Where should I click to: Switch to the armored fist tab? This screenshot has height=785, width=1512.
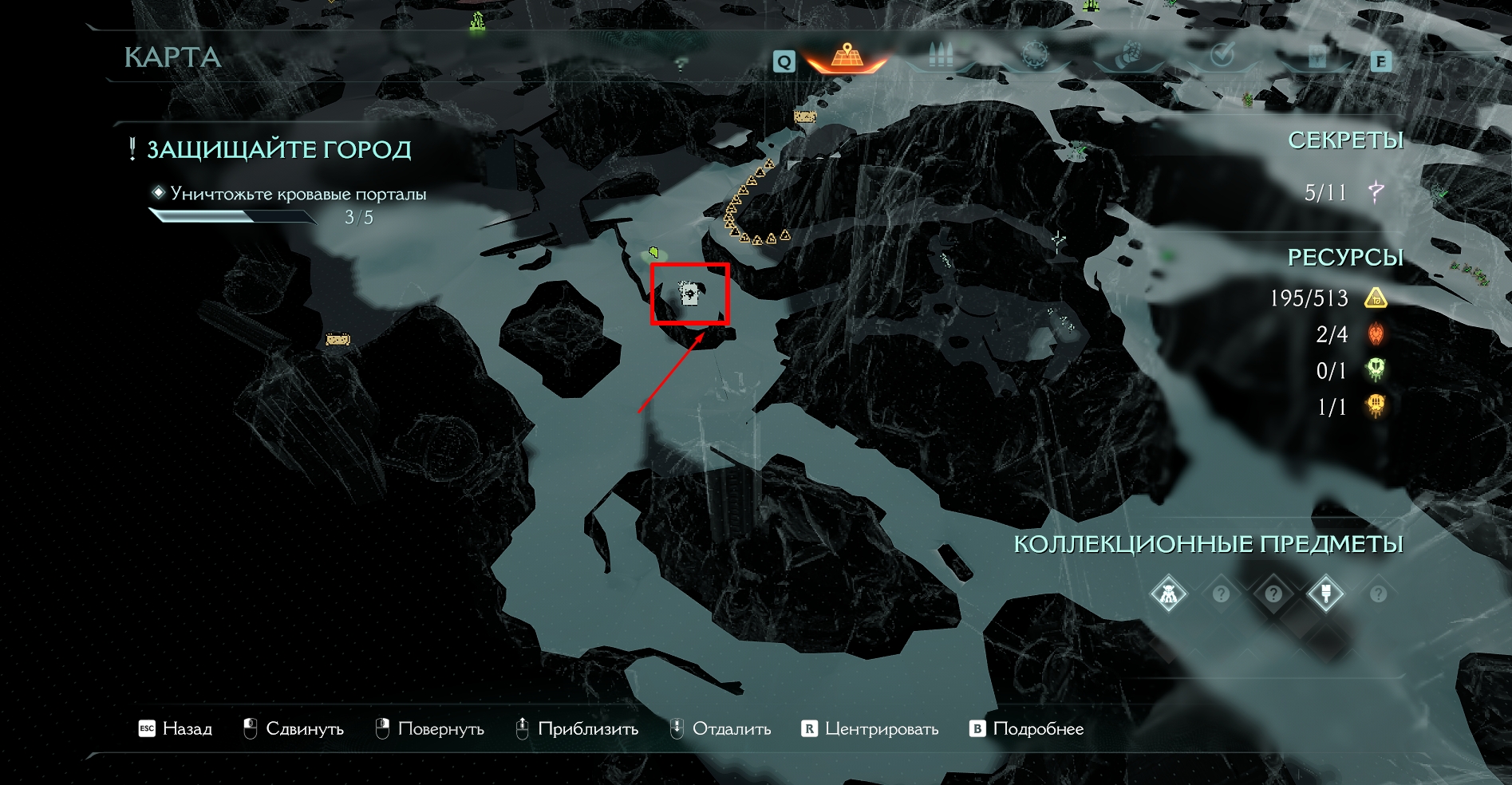click(x=1127, y=56)
